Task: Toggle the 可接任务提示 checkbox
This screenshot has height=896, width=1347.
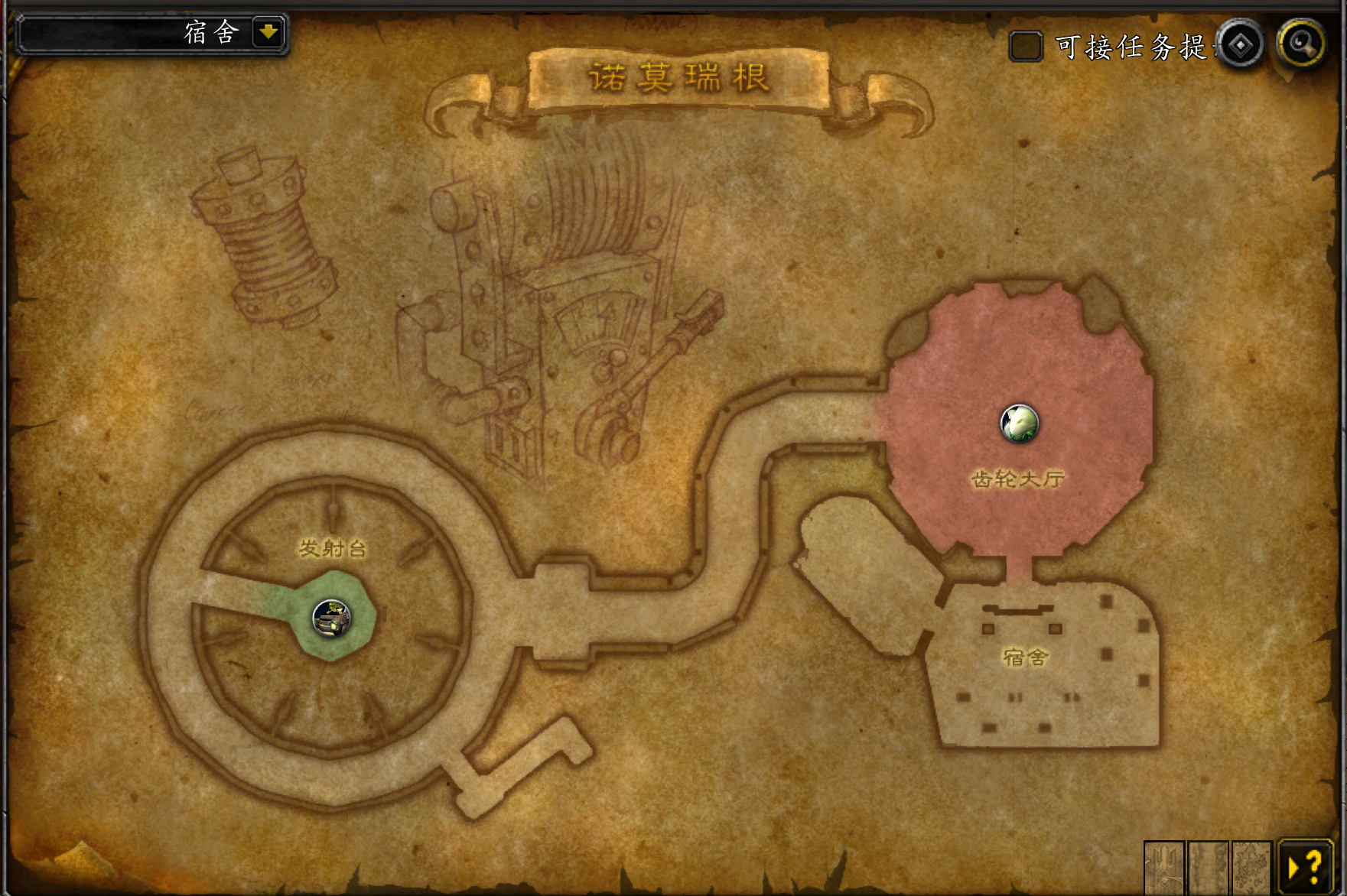Action: coord(1025,47)
